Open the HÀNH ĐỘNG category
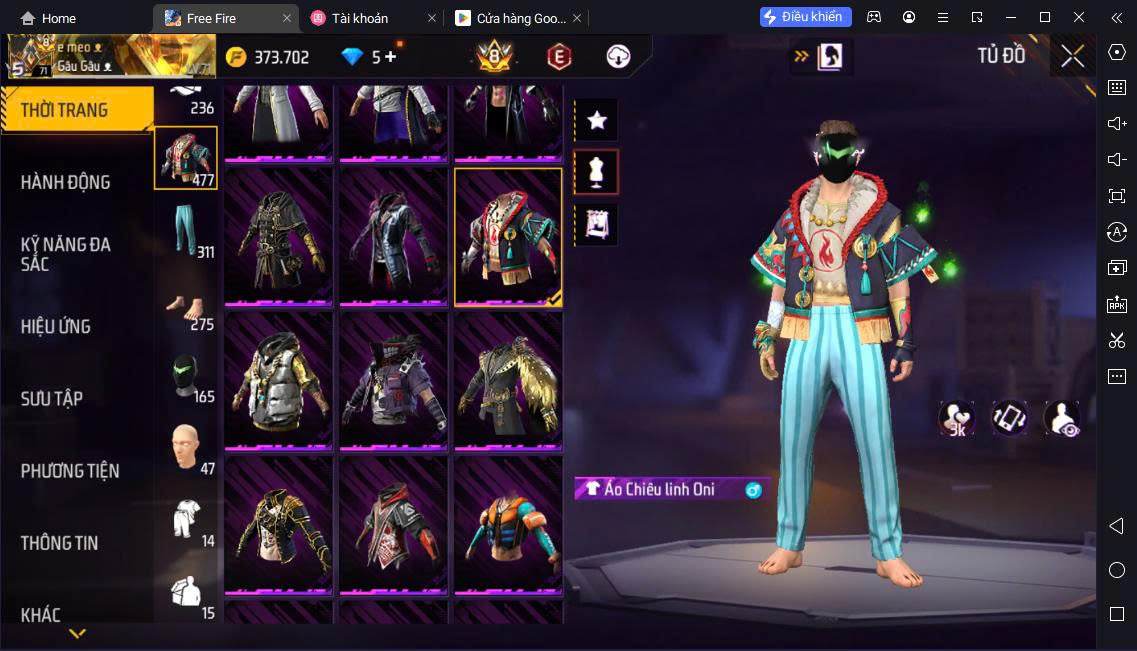This screenshot has height=651, width=1137. pos(66,182)
